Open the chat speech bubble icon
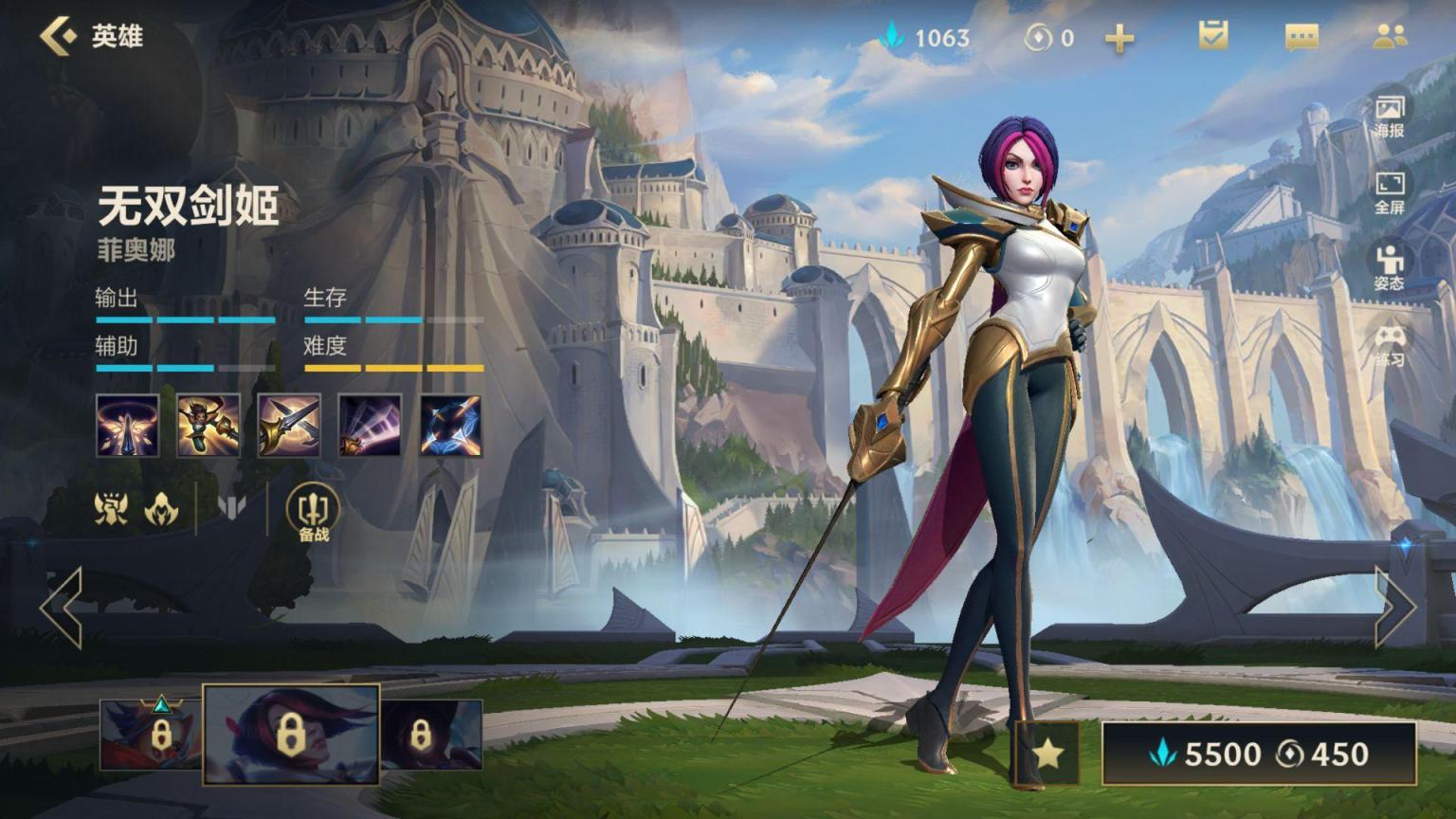 coord(1301,37)
